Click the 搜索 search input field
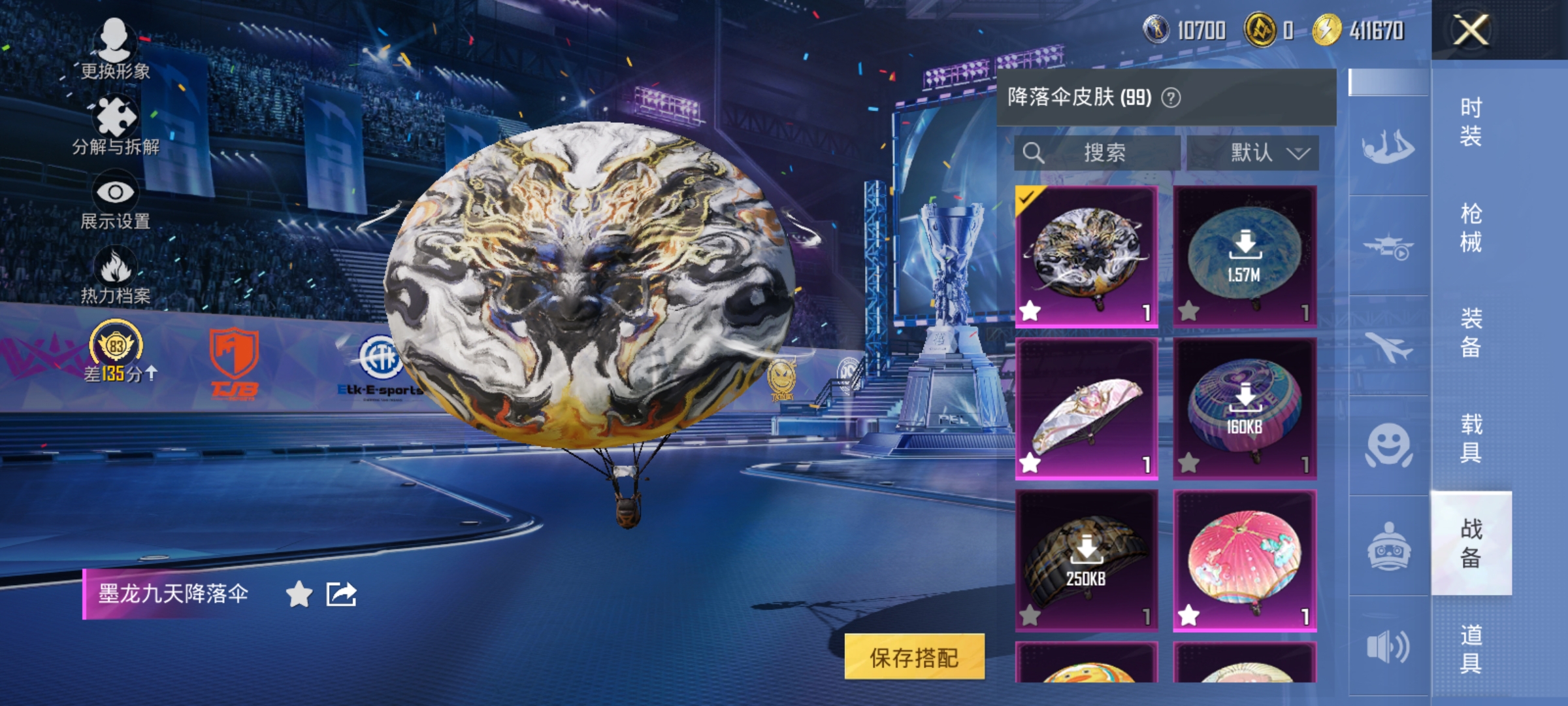The width and height of the screenshot is (1568, 706). [x=1098, y=154]
